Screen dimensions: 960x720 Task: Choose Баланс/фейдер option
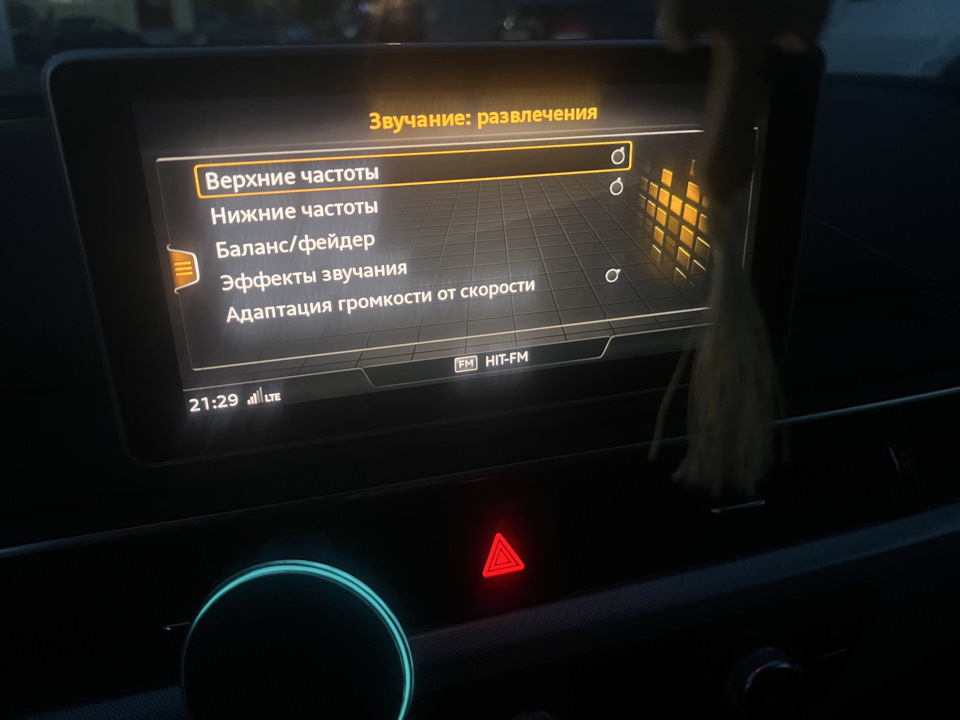(295, 241)
